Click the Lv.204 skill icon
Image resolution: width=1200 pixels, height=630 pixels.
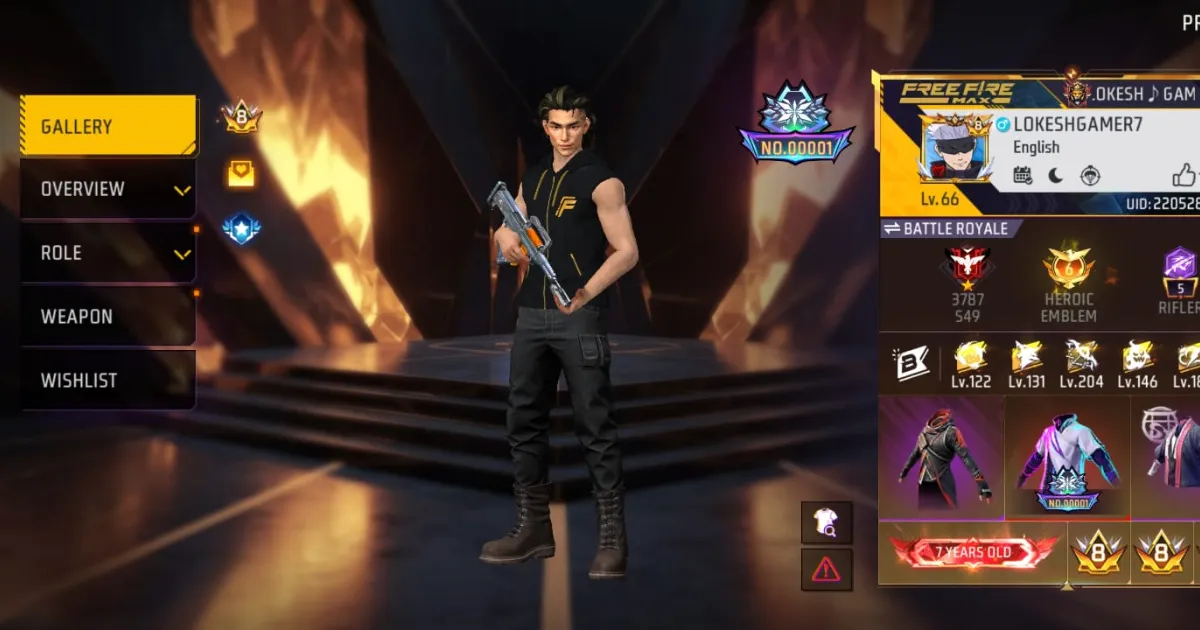point(1081,359)
